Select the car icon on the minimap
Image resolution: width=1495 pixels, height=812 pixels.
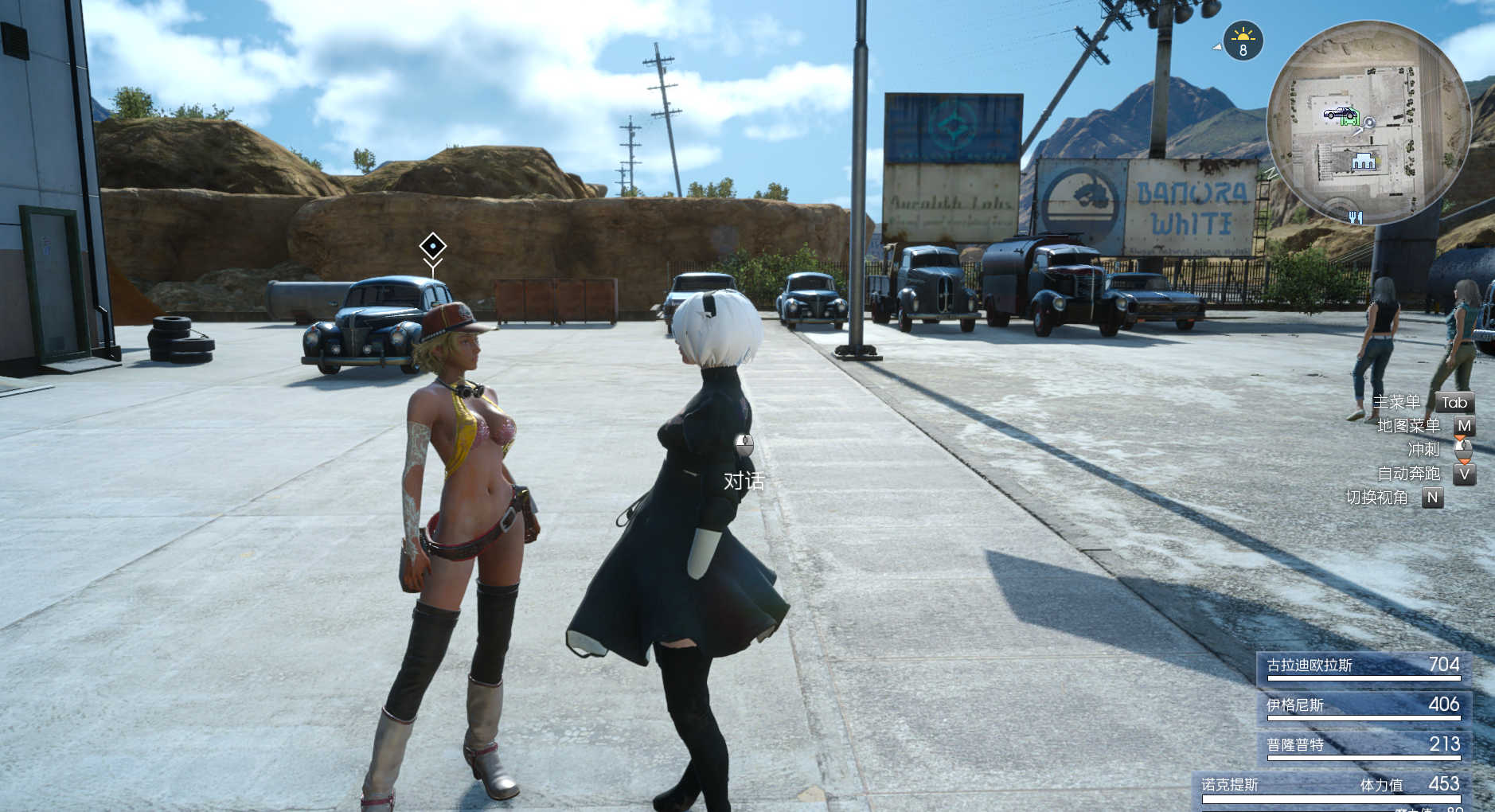[x=1338, y=113]
